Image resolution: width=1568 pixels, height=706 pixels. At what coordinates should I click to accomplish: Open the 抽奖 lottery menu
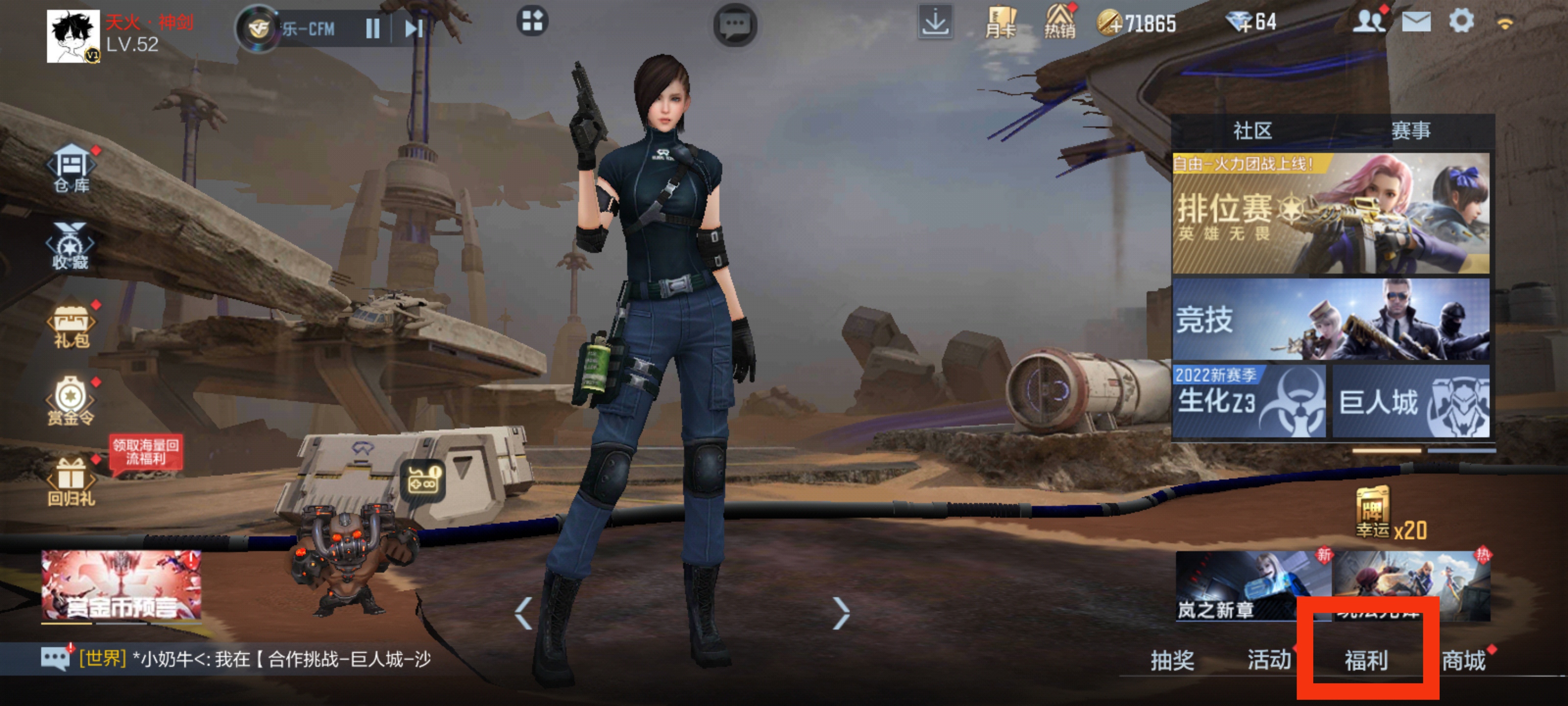tap(1172, 660)
